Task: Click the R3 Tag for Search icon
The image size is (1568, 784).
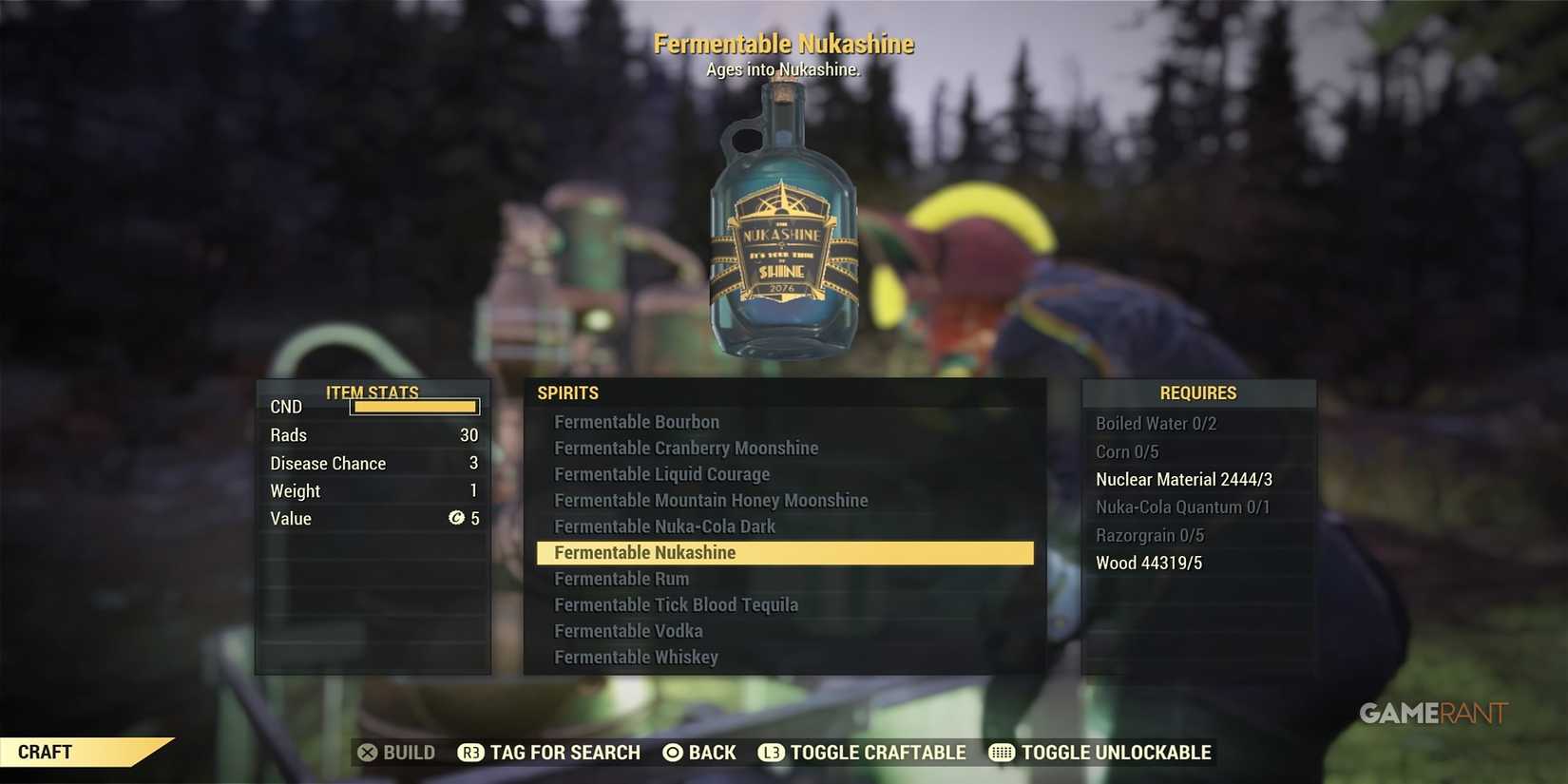Action: 470,752
